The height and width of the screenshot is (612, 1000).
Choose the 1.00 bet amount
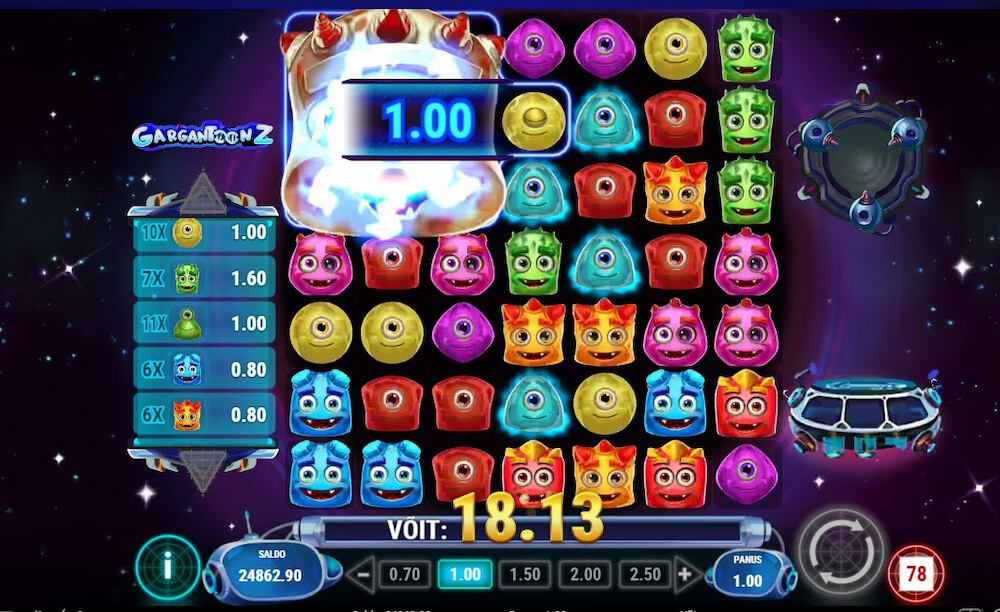465,575
